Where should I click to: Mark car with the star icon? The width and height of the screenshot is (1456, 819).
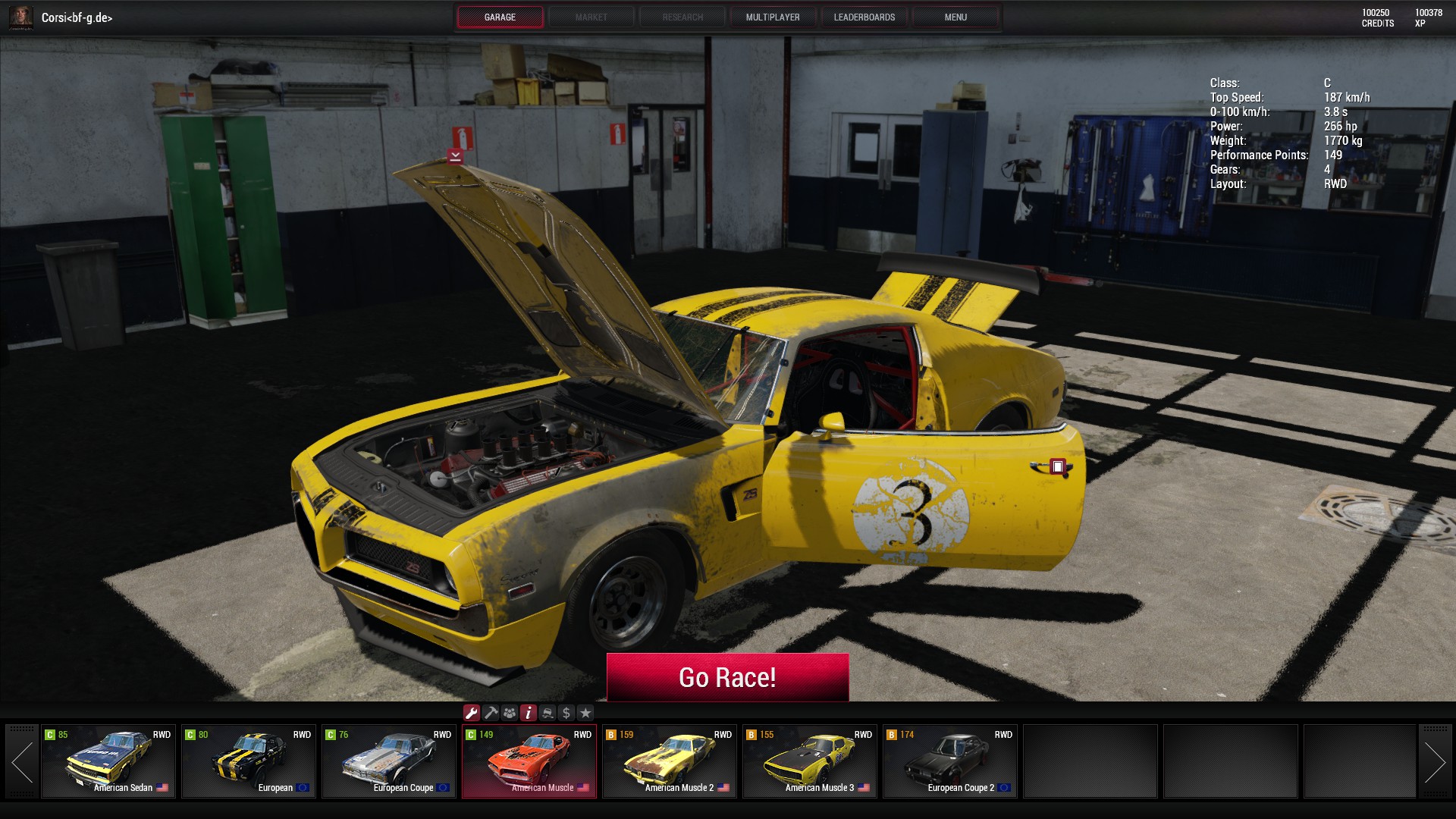click(x=585, y=713)
